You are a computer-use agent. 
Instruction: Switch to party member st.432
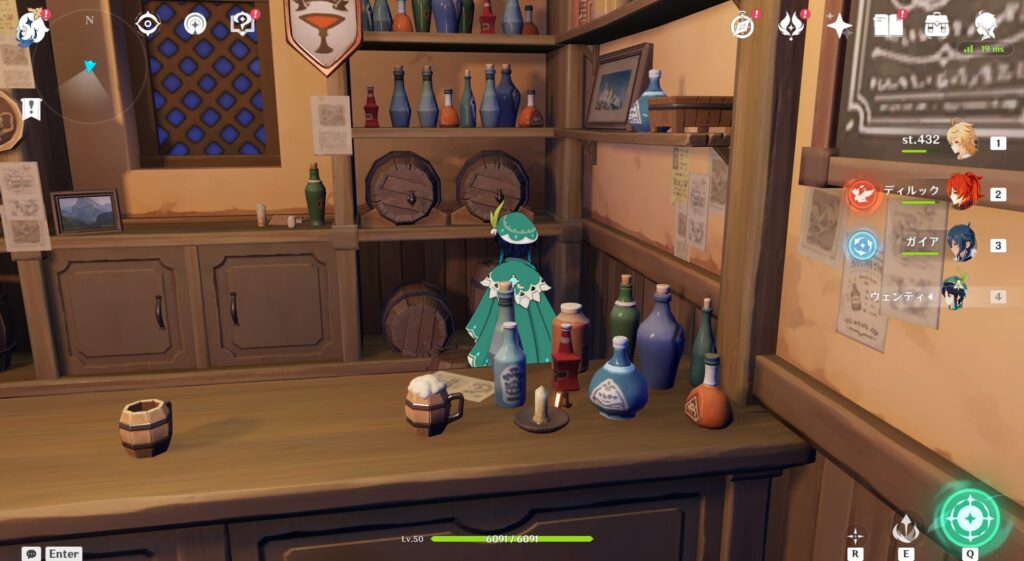pyautogui.click(x=961, y=142)
